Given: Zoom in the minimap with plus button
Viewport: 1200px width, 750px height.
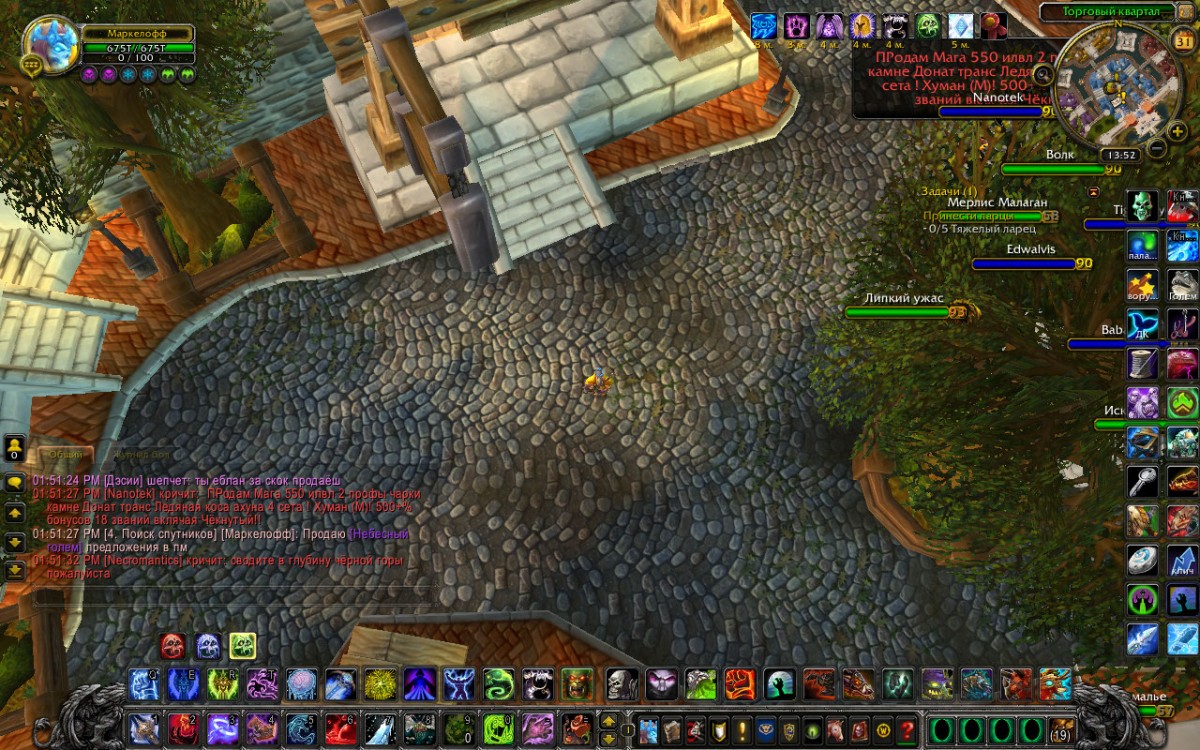Looking at the screenshot, I should point(1178,131).
